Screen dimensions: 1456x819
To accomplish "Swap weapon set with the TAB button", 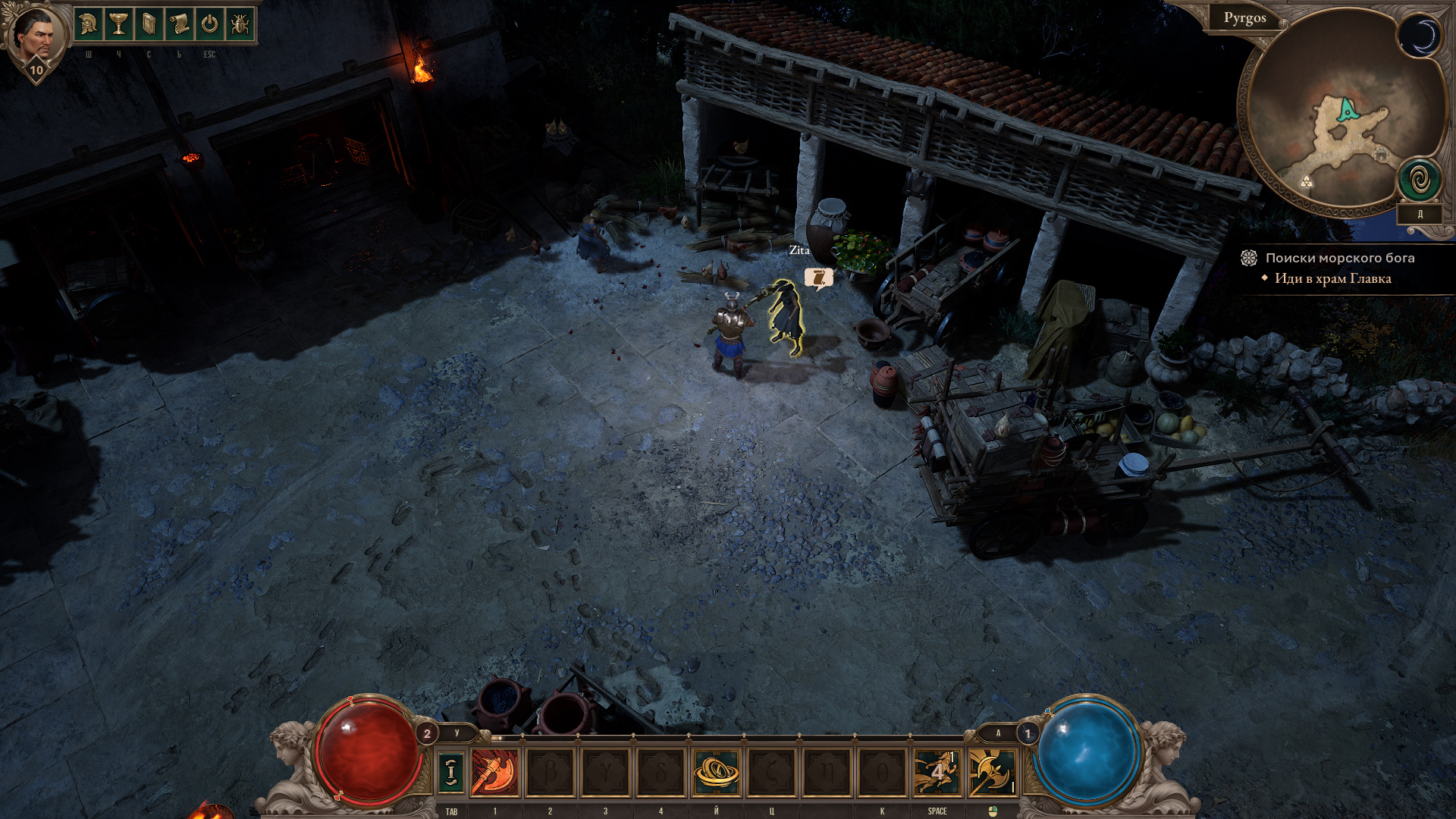I will click(x=451, y=772).
